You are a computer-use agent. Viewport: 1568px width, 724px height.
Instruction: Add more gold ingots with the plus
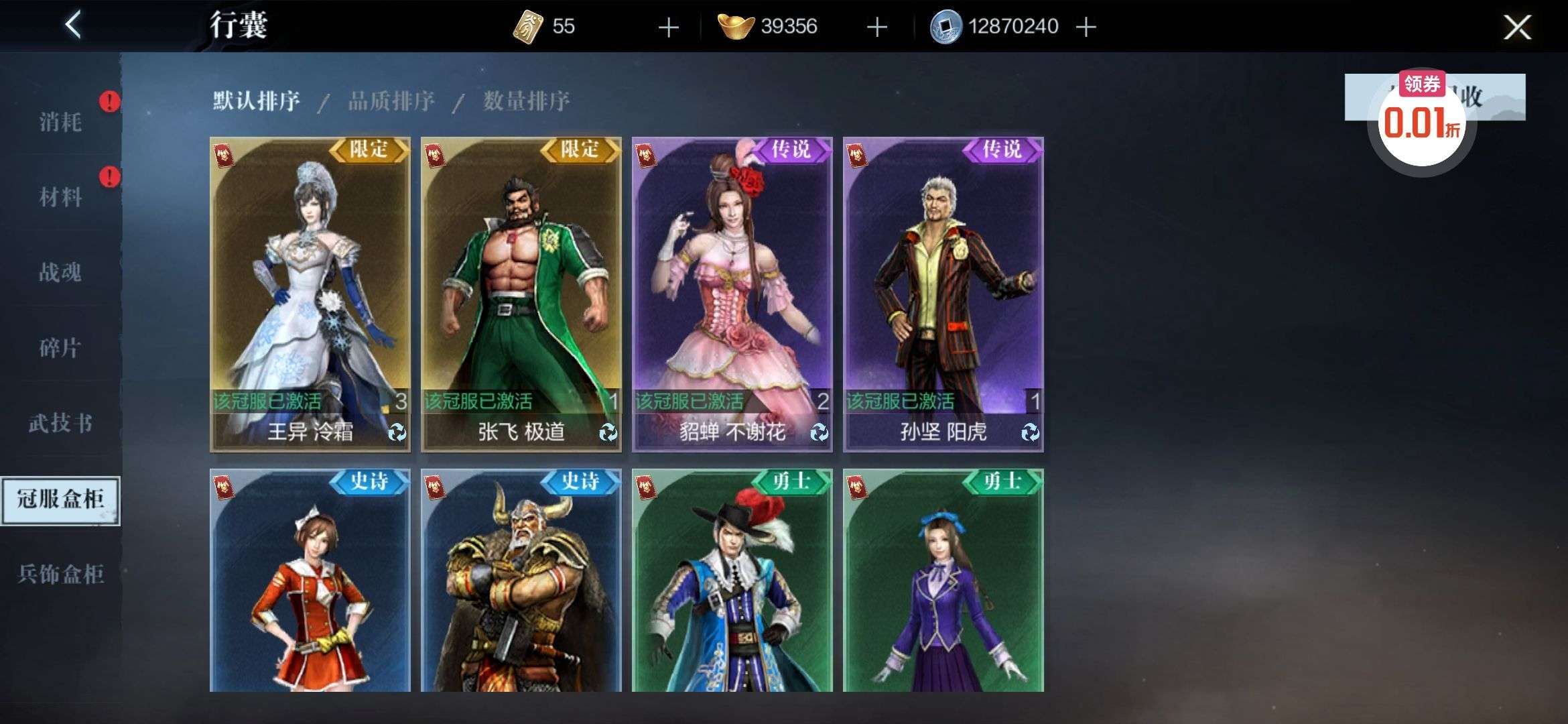[x=876, y=27]
